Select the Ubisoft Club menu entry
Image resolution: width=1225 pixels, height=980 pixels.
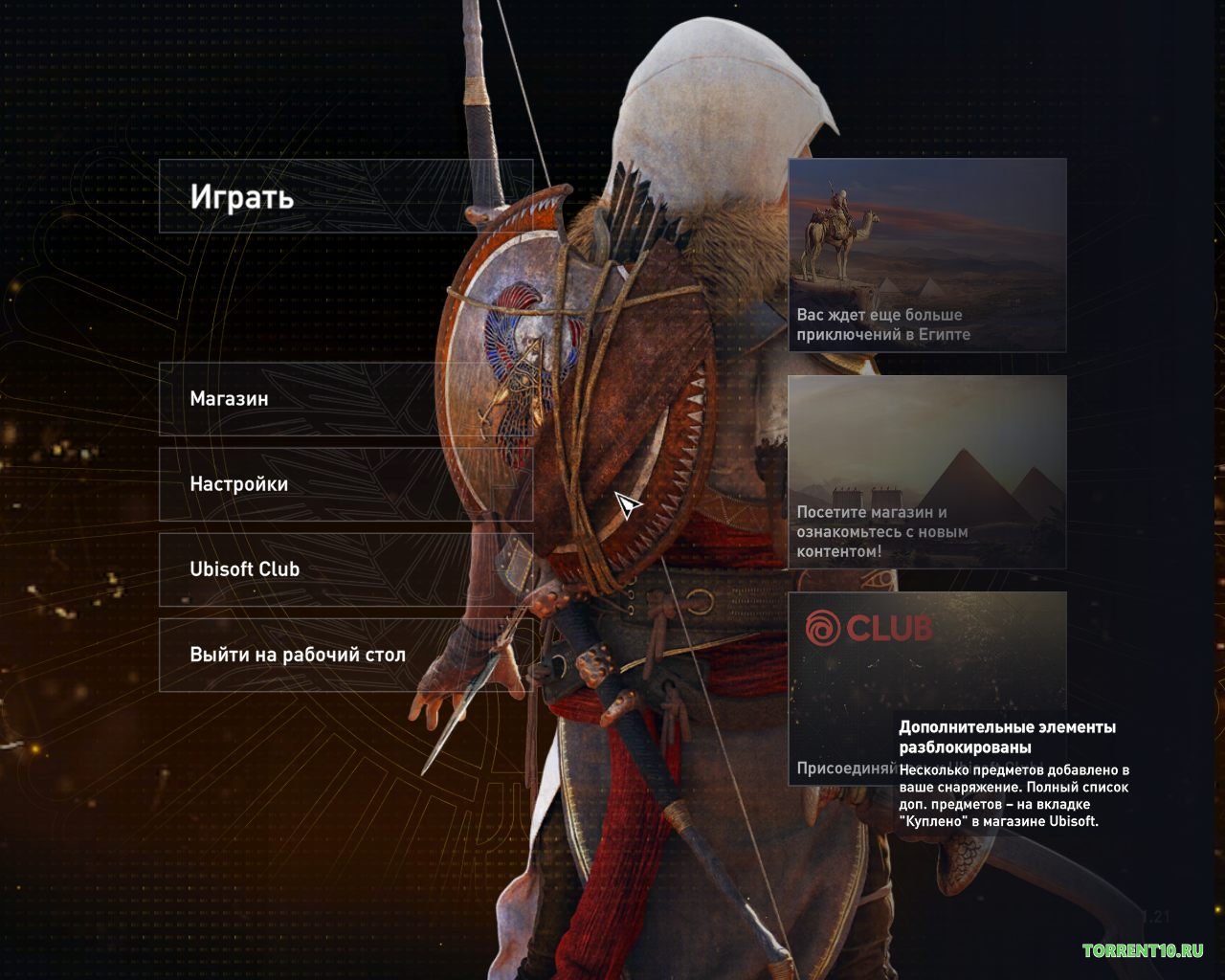point(345,569)
